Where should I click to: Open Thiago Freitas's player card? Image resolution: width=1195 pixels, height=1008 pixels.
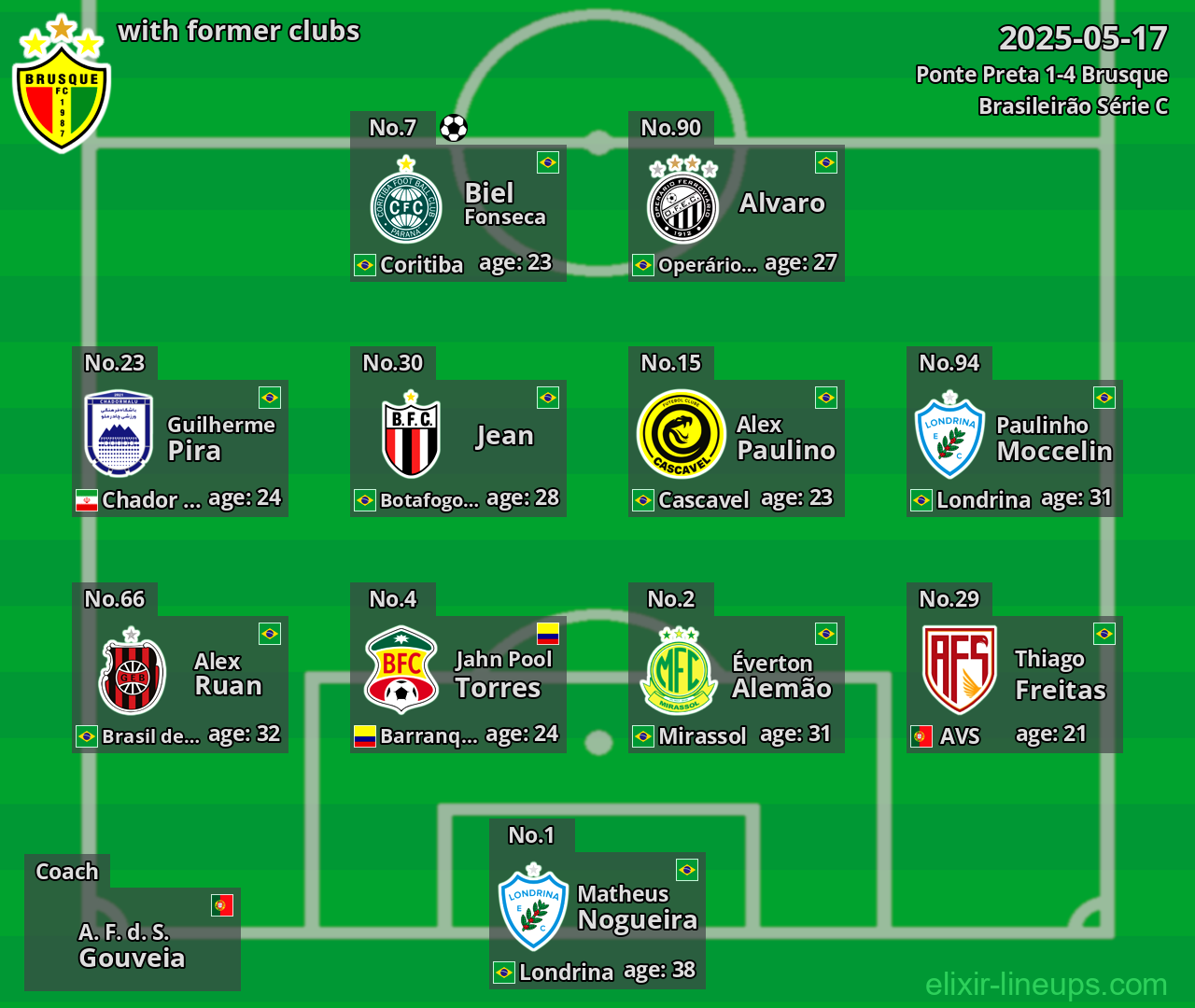1015,684
